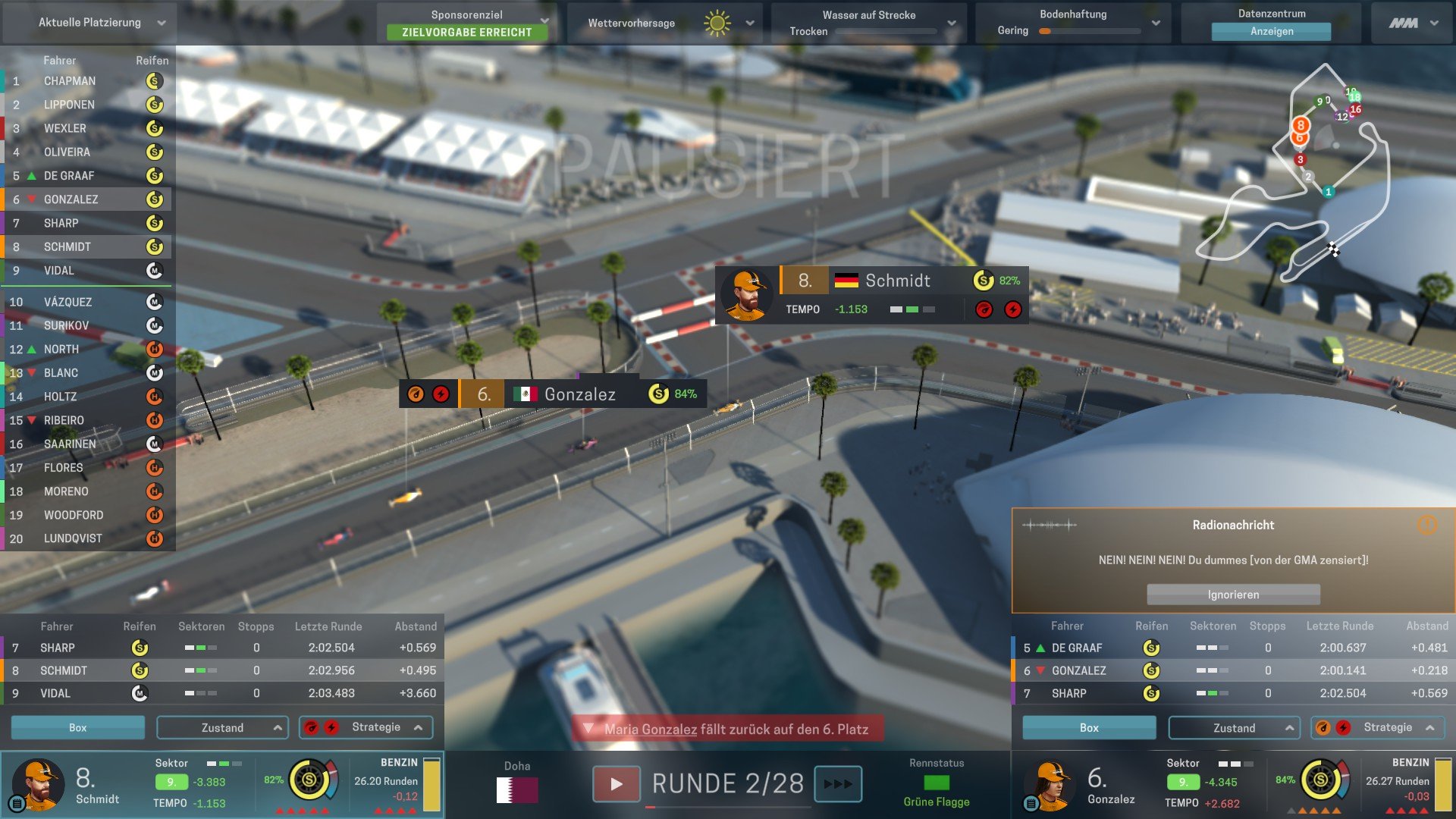
Task: Select Chapman in the standings list
Action: (x=70, y=81)
